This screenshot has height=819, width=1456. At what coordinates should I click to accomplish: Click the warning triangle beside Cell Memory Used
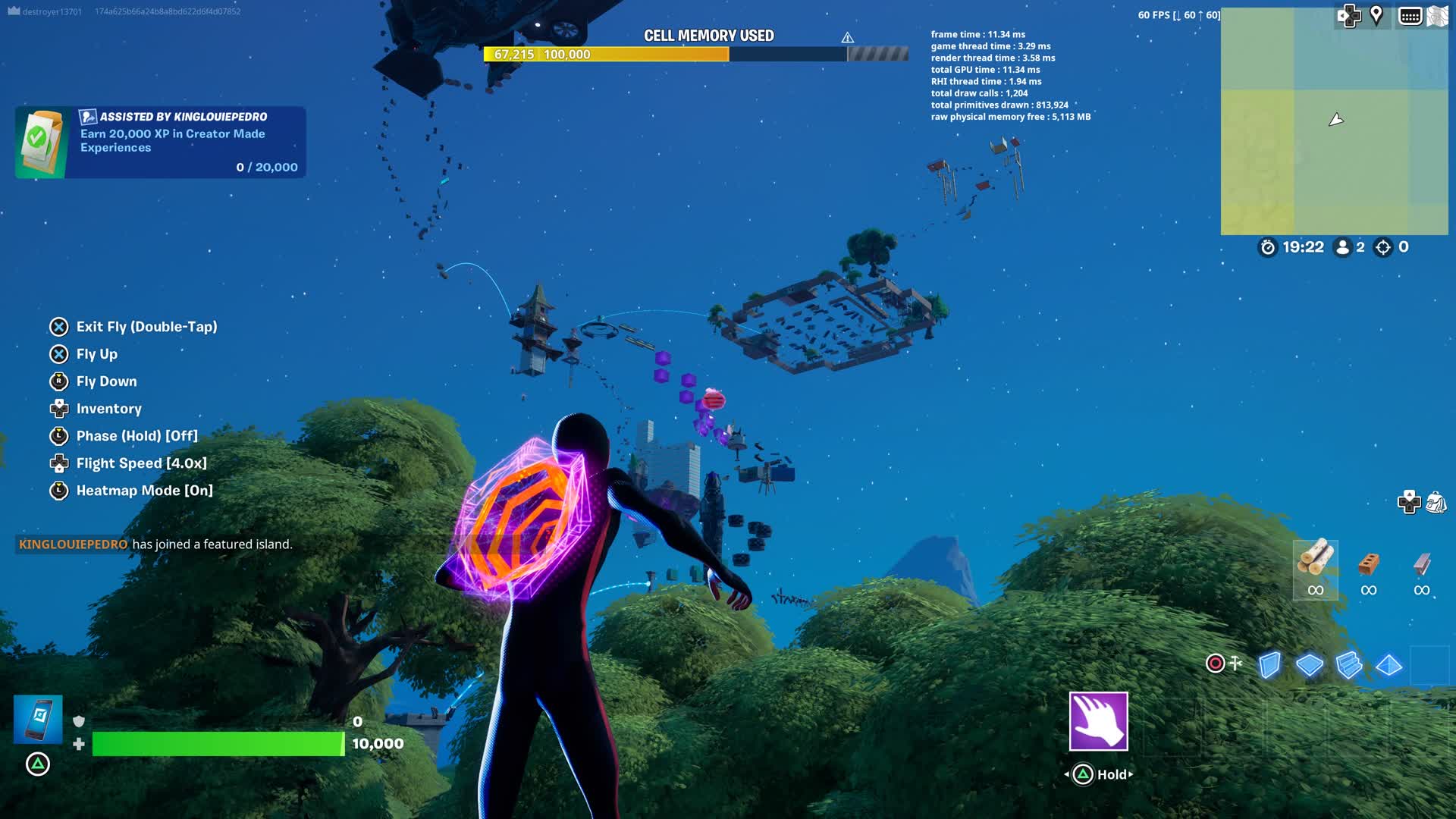(x=847, y=36)
